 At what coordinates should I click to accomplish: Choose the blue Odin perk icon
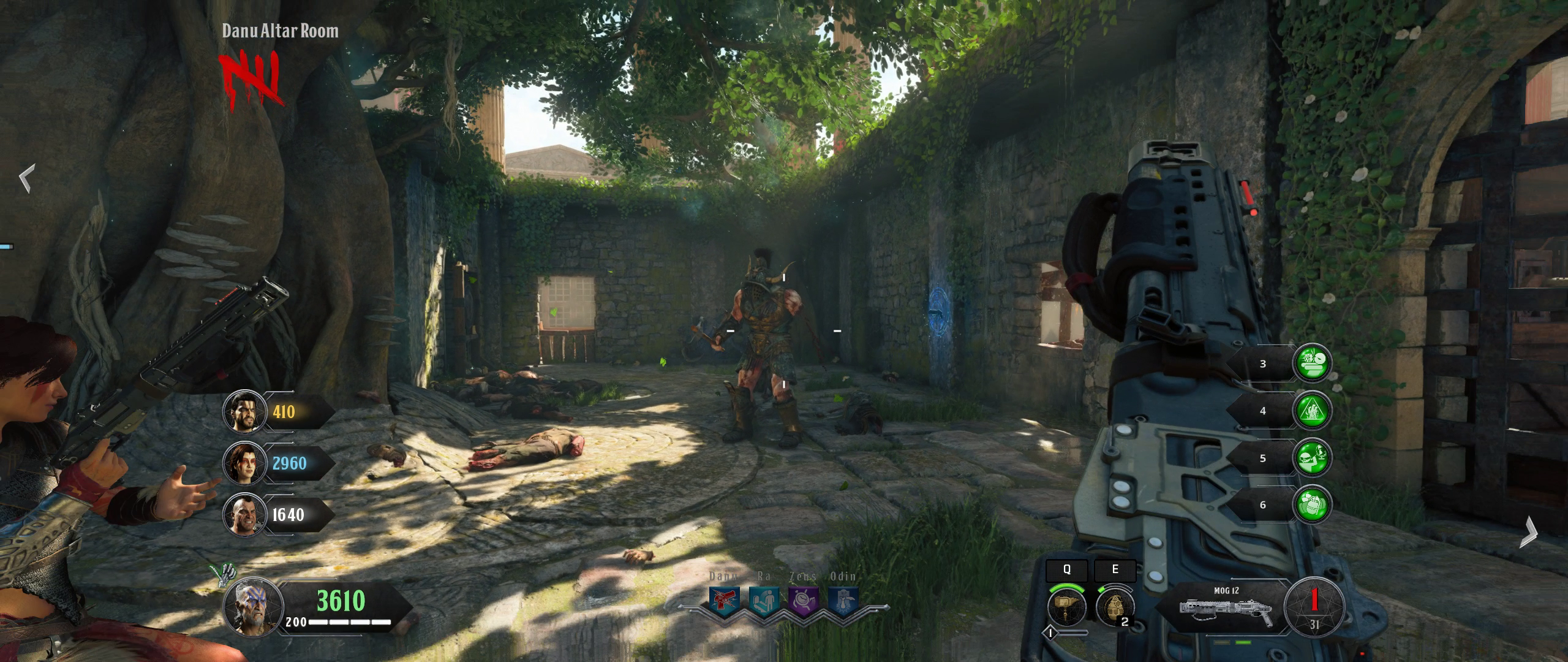click(842, 601)
